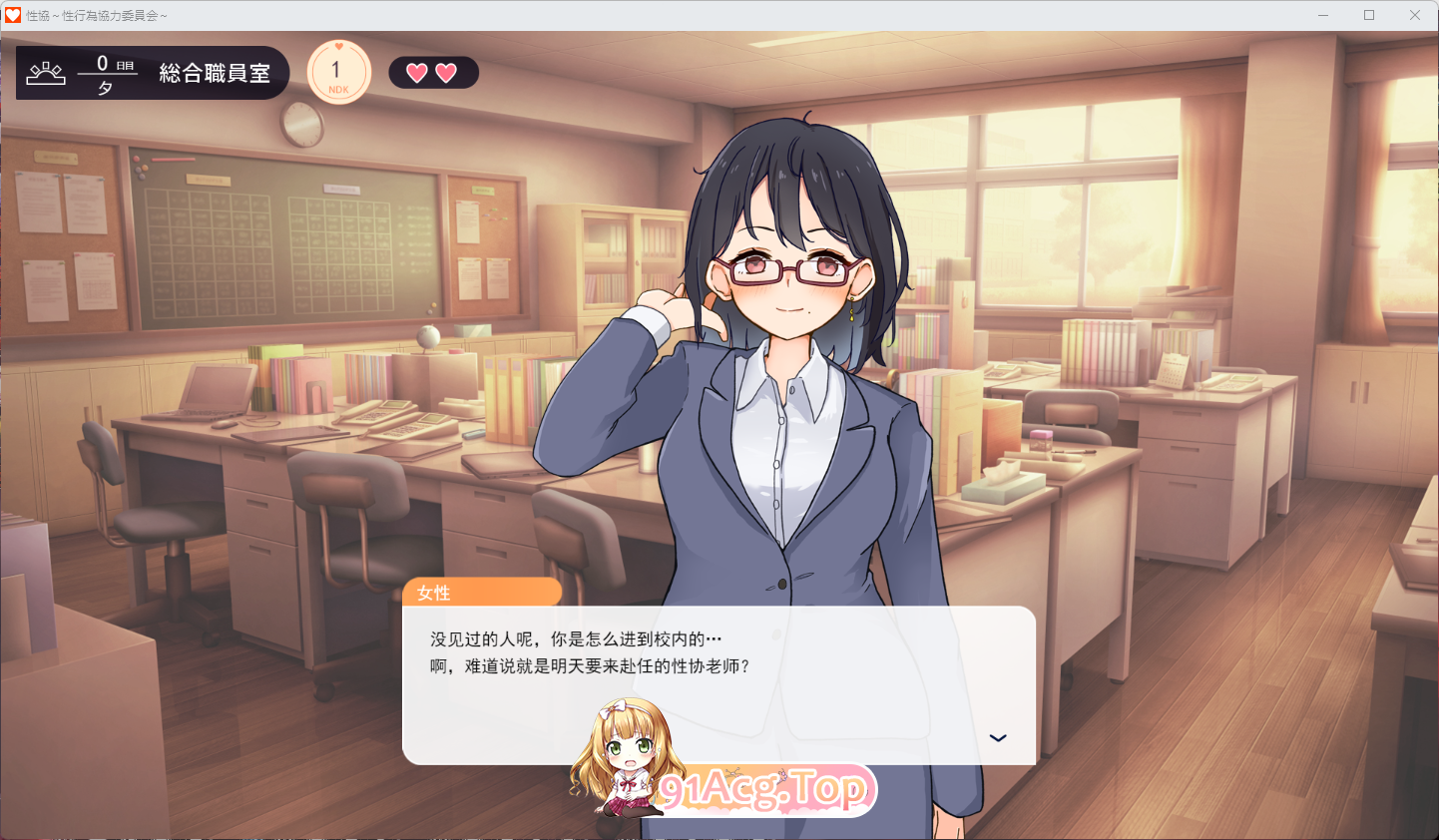Click the second pink affection heart
This screenshot has height=840, width=1439.
coord(447,72)
